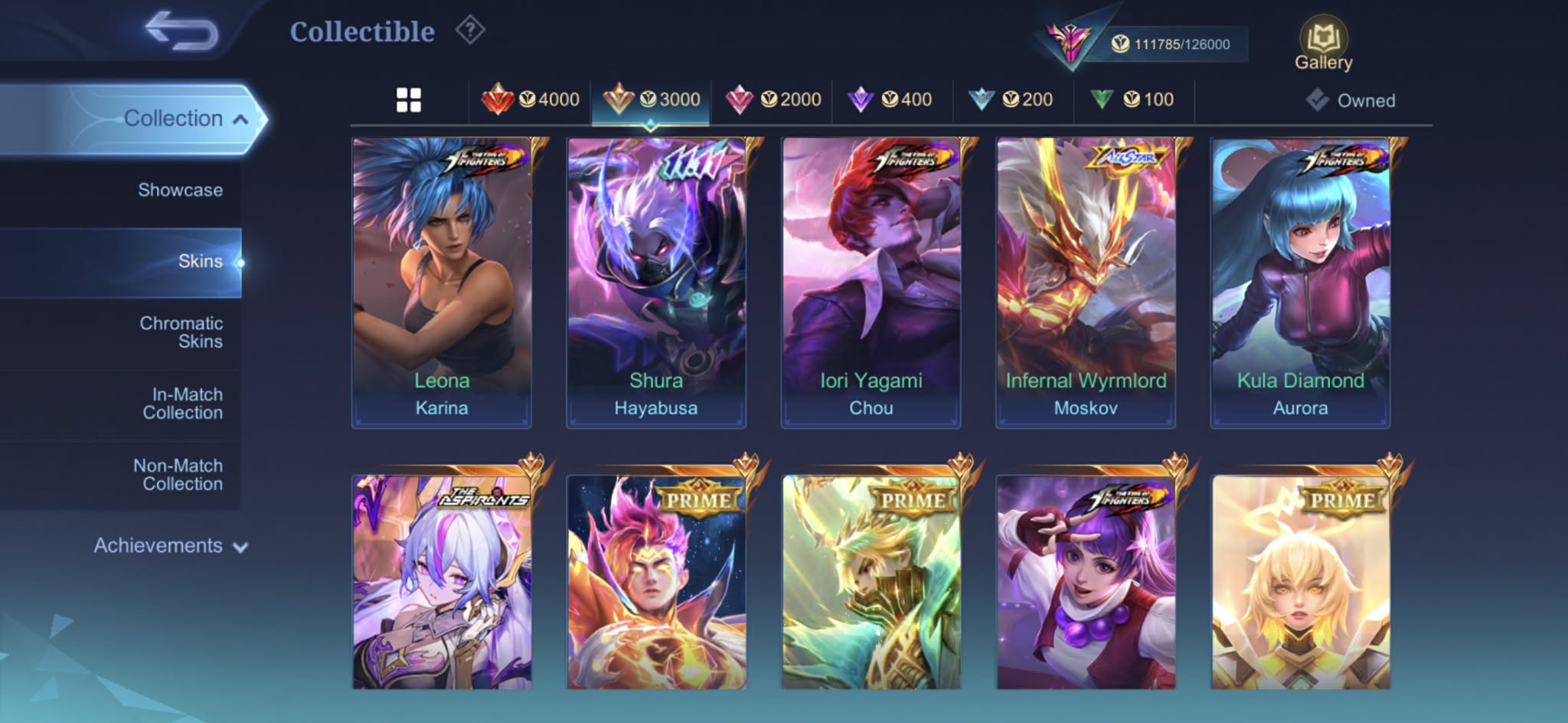
Task: Switch to the 4000 points tier tab
Action: (531, 100)
